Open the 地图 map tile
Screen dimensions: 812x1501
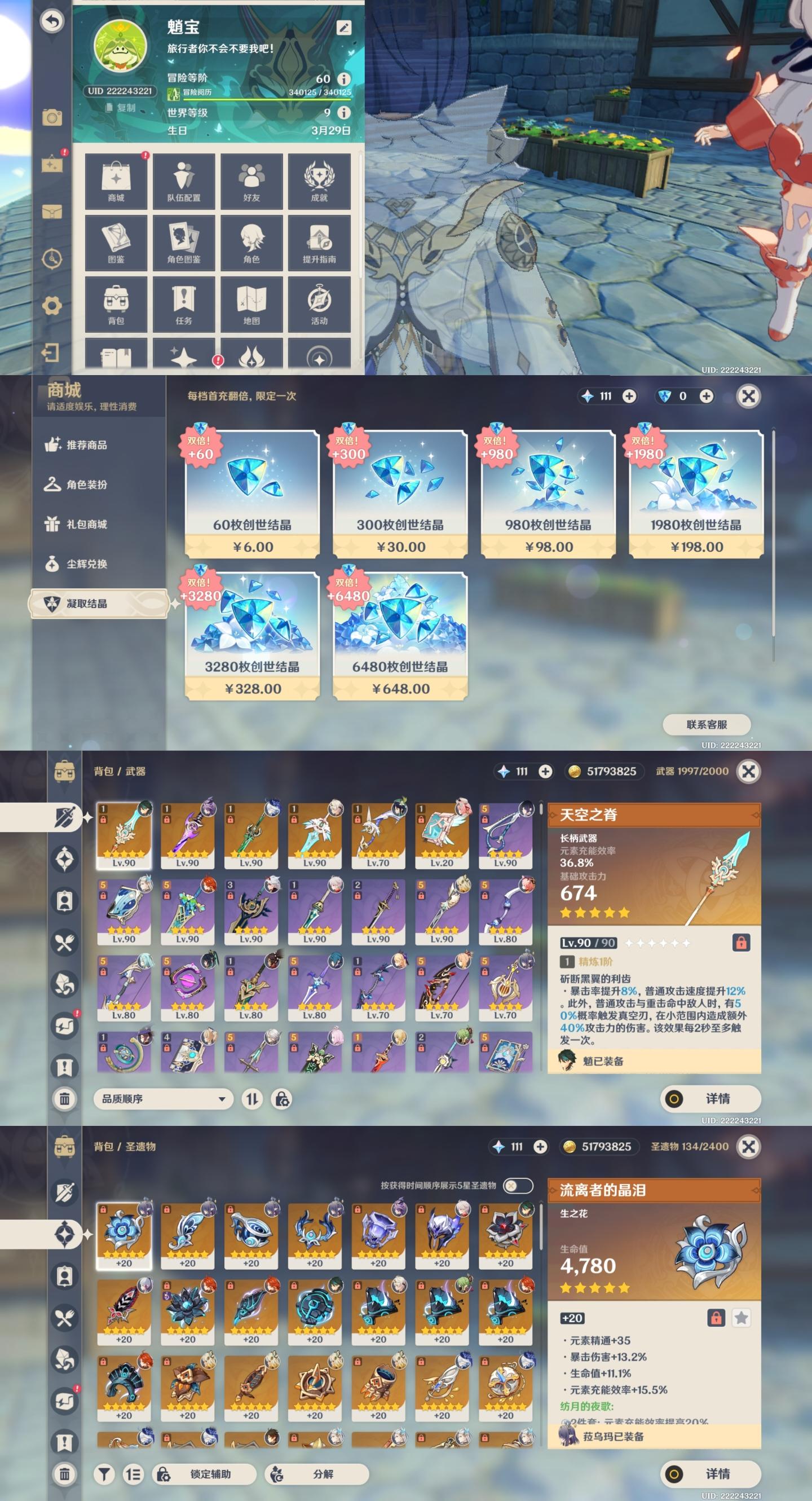251,304
